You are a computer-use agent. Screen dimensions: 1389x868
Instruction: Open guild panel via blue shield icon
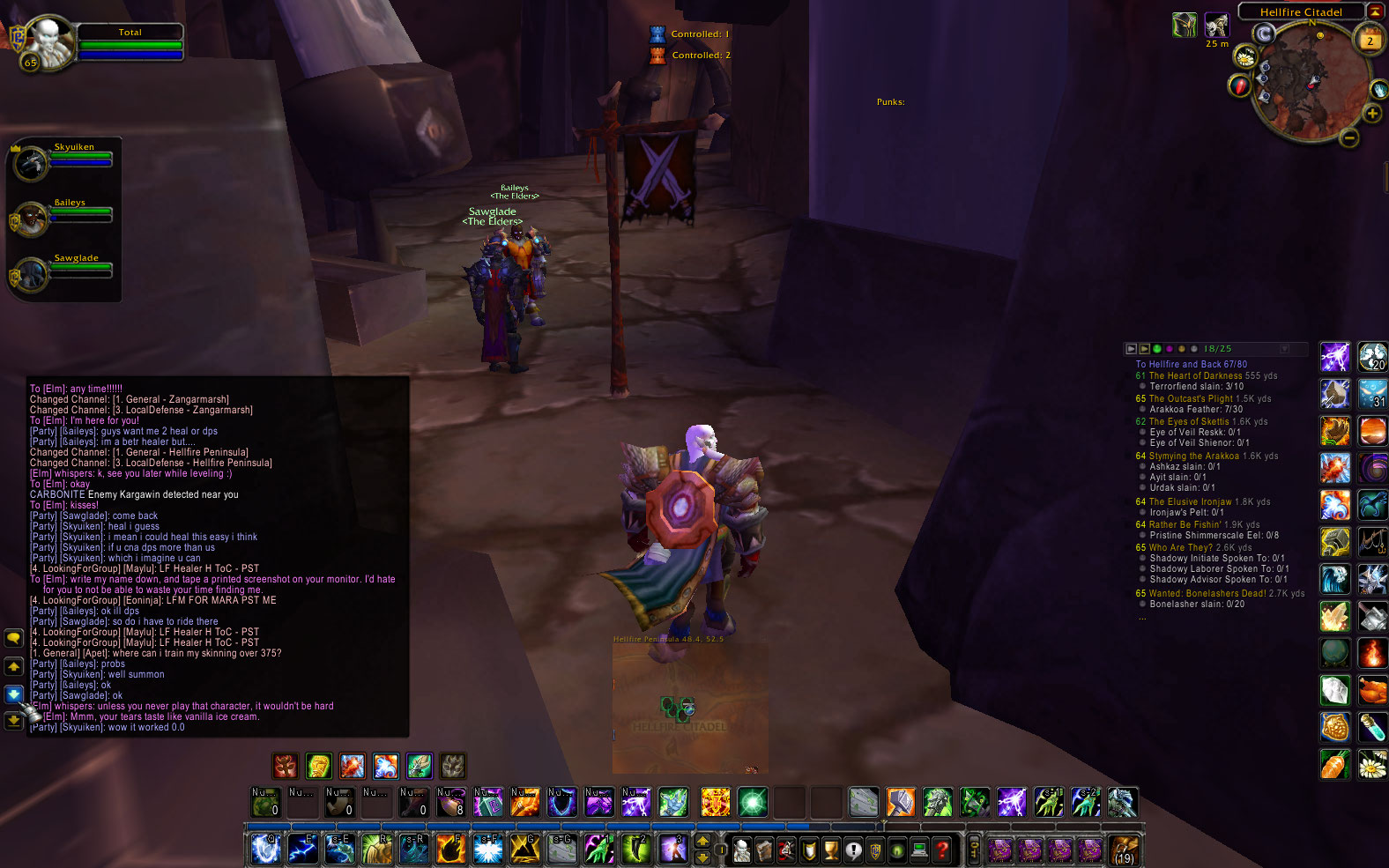[x=876, y=849]
